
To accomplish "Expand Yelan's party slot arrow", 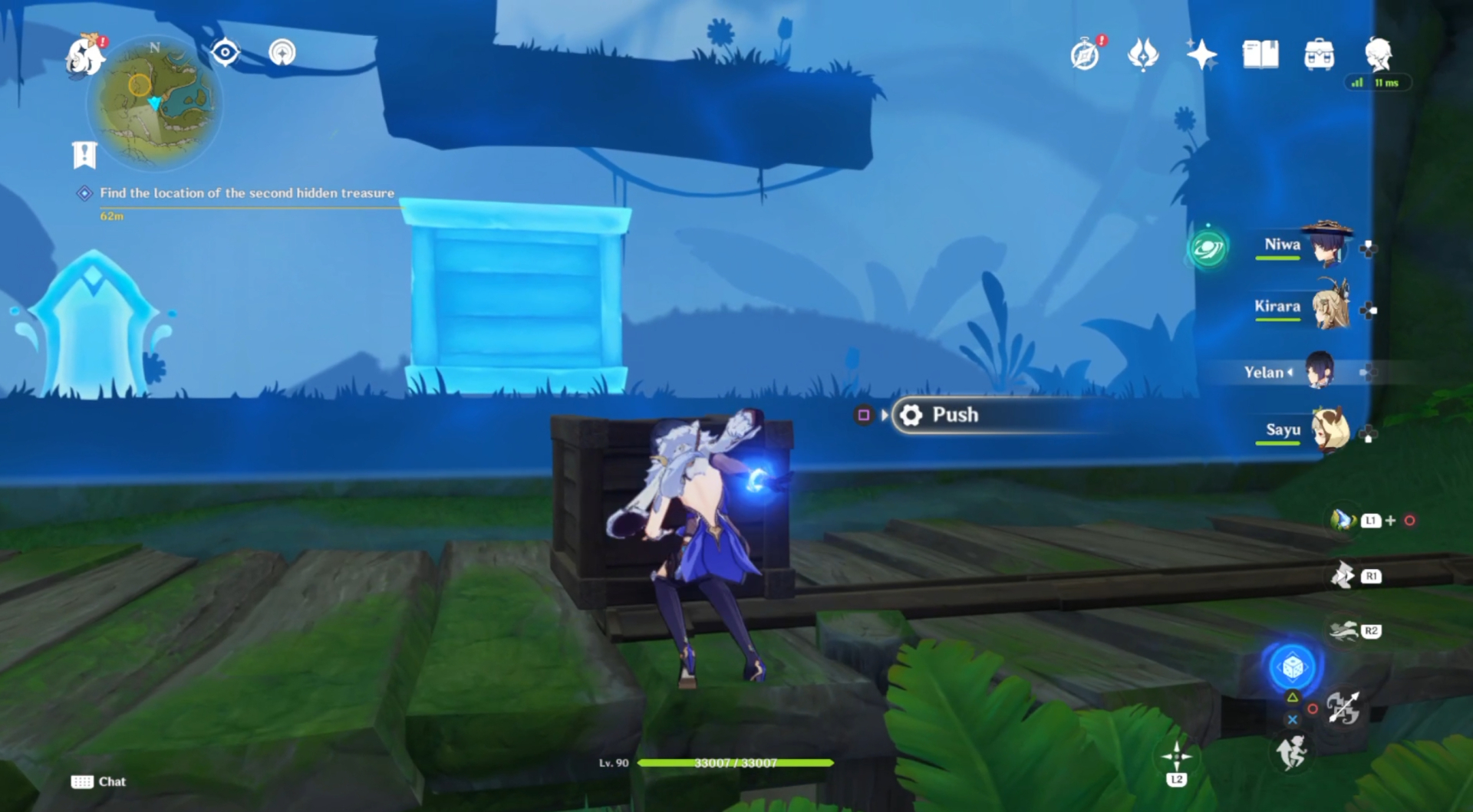I will tap(1290, 373).
